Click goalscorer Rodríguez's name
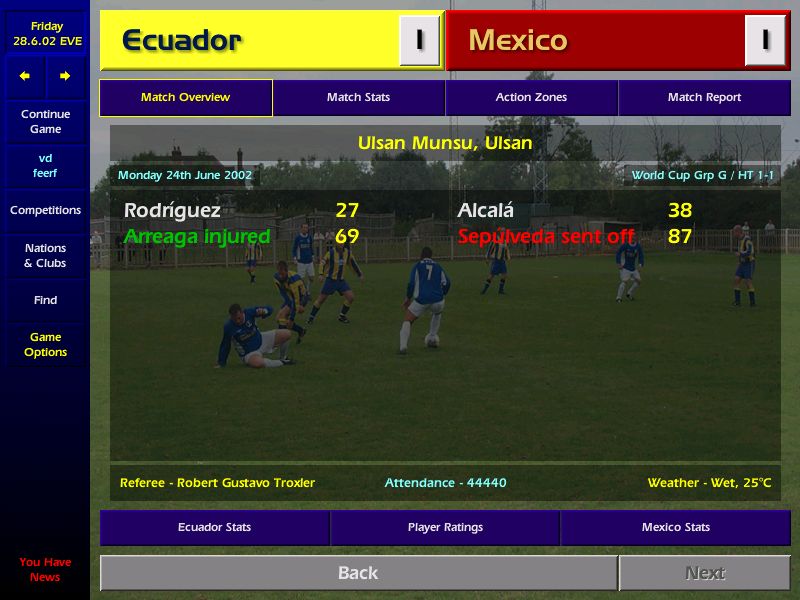 (172, 211)
